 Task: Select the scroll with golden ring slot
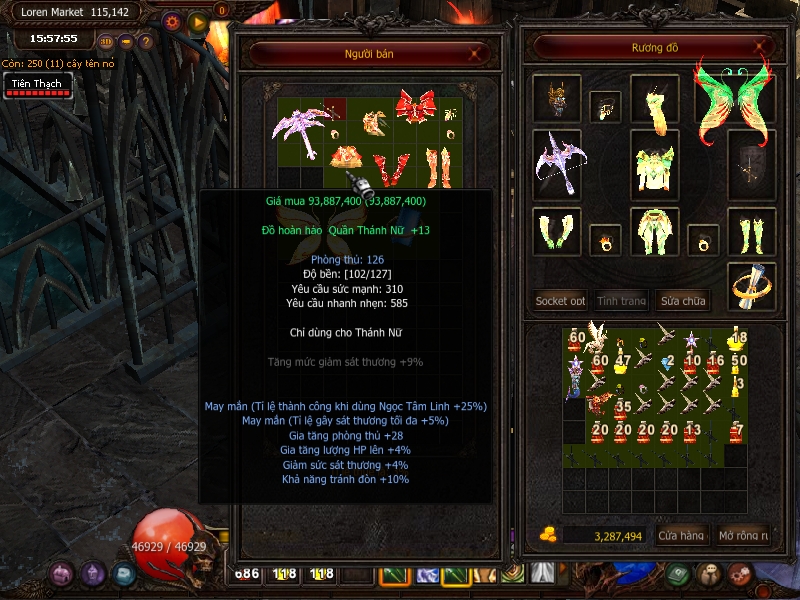tap(751, 286)
